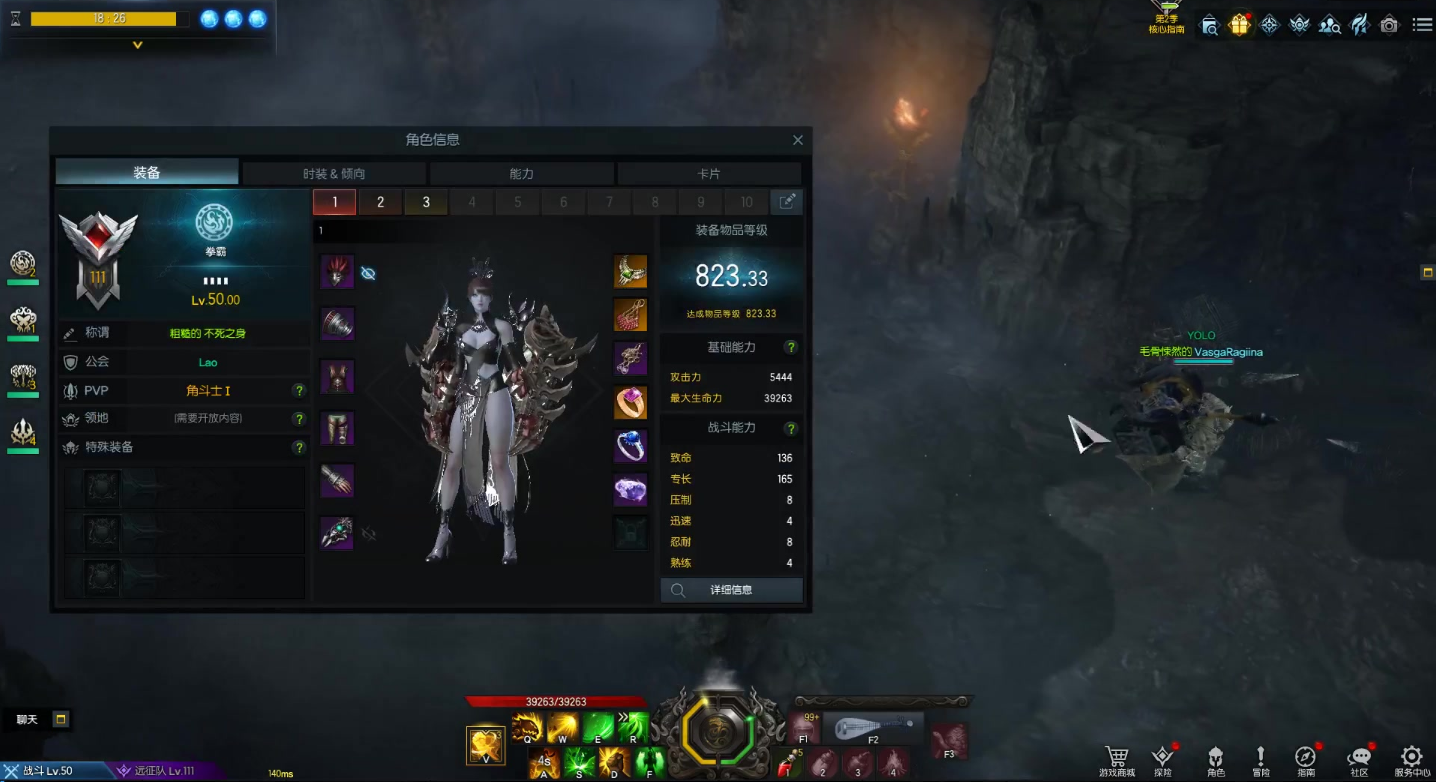Switch to the 时装 & 倾向 tab
1436x782 pixels.
pos(334,174)
